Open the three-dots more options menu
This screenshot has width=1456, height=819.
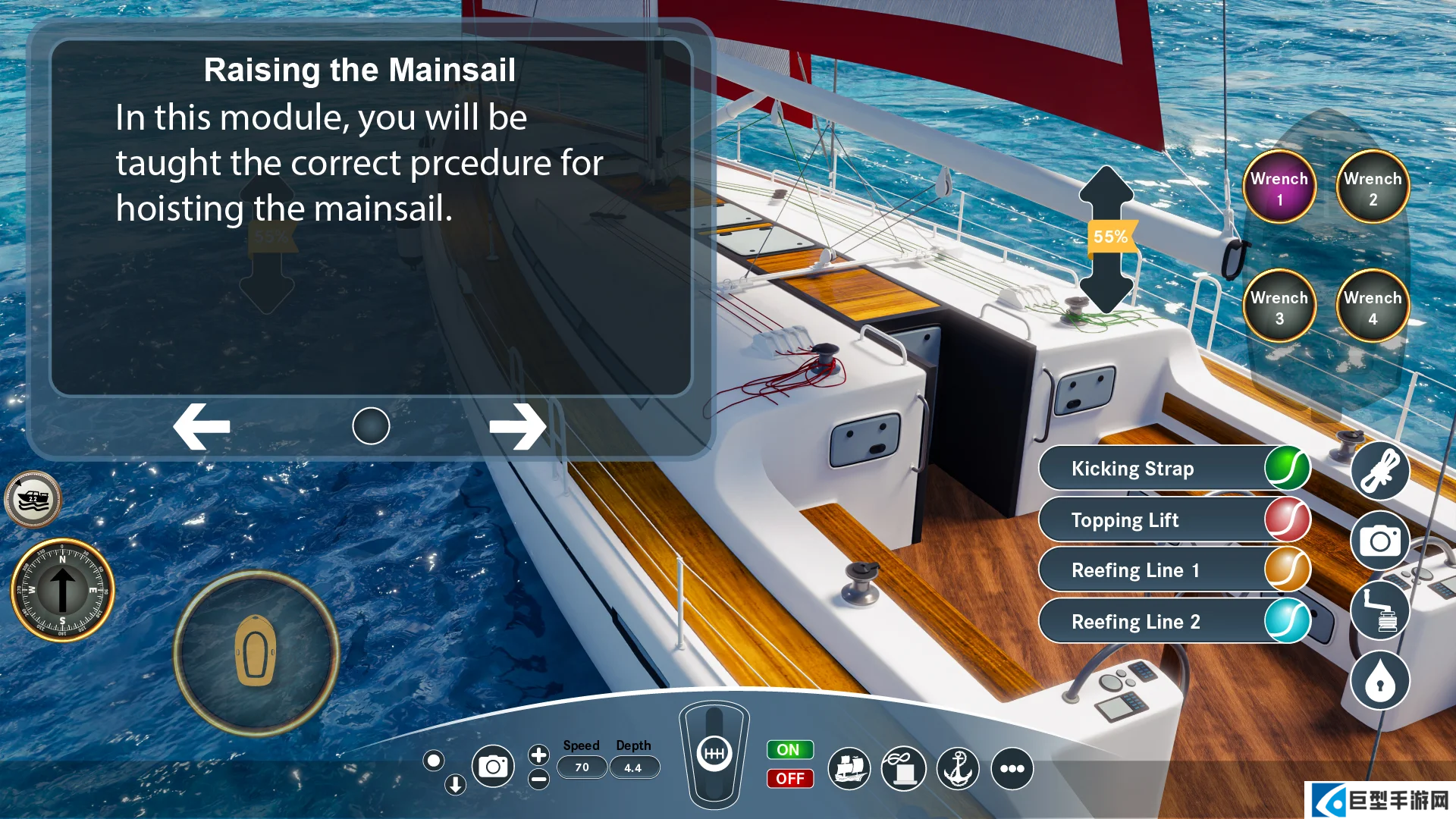1012,769
